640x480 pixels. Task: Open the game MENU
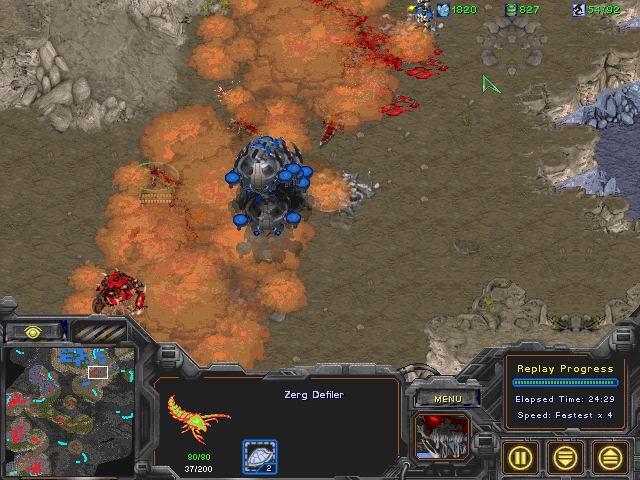[x=447, y=399]
